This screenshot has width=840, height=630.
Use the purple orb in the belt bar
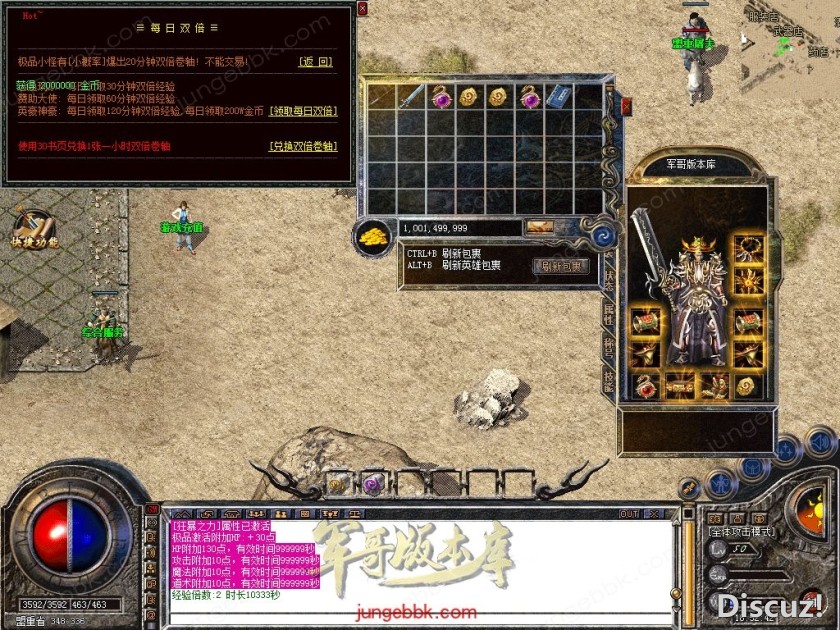coord(371,484)
